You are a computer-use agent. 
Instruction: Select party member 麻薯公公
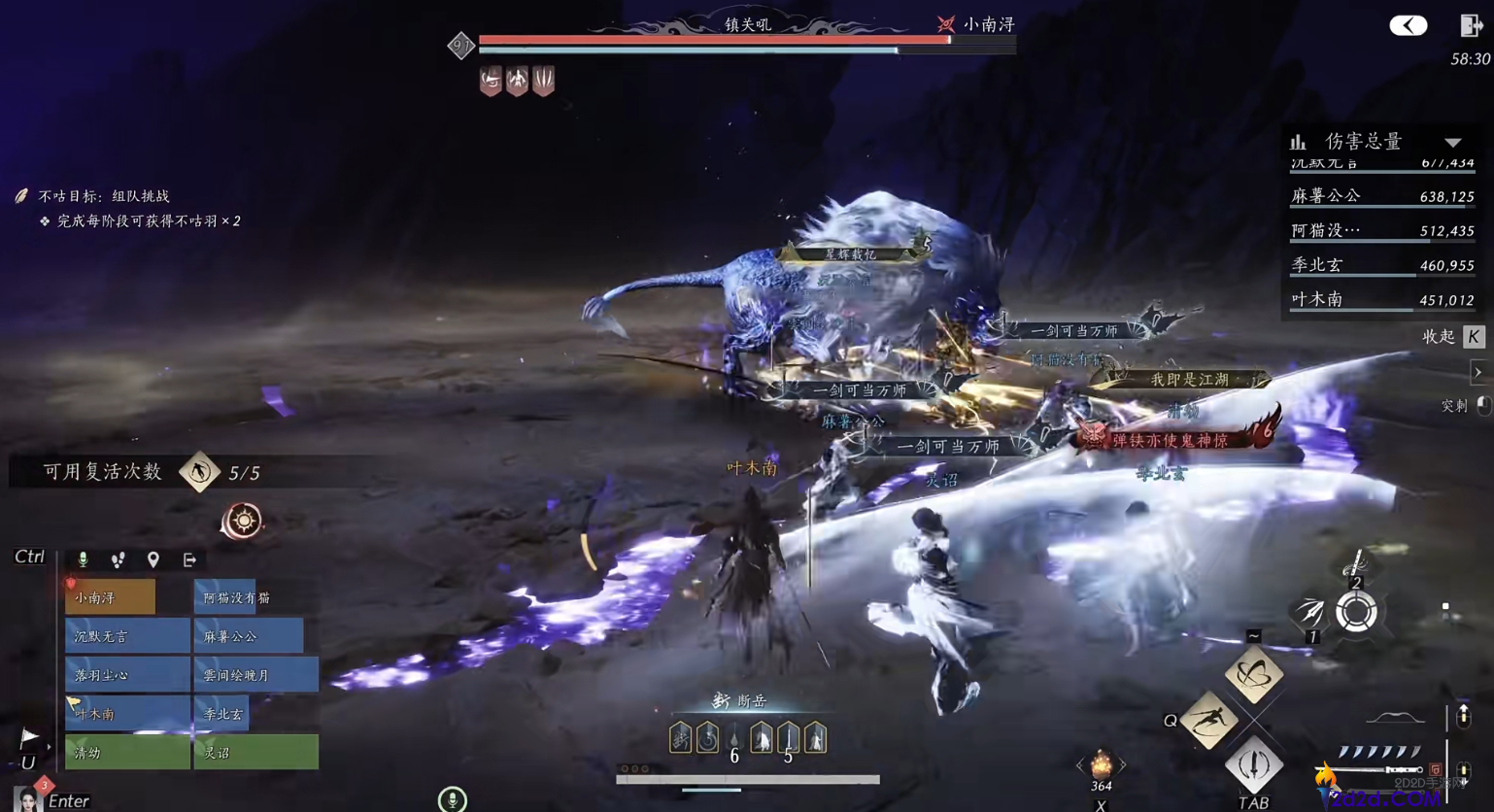click(x=249, y=636)
